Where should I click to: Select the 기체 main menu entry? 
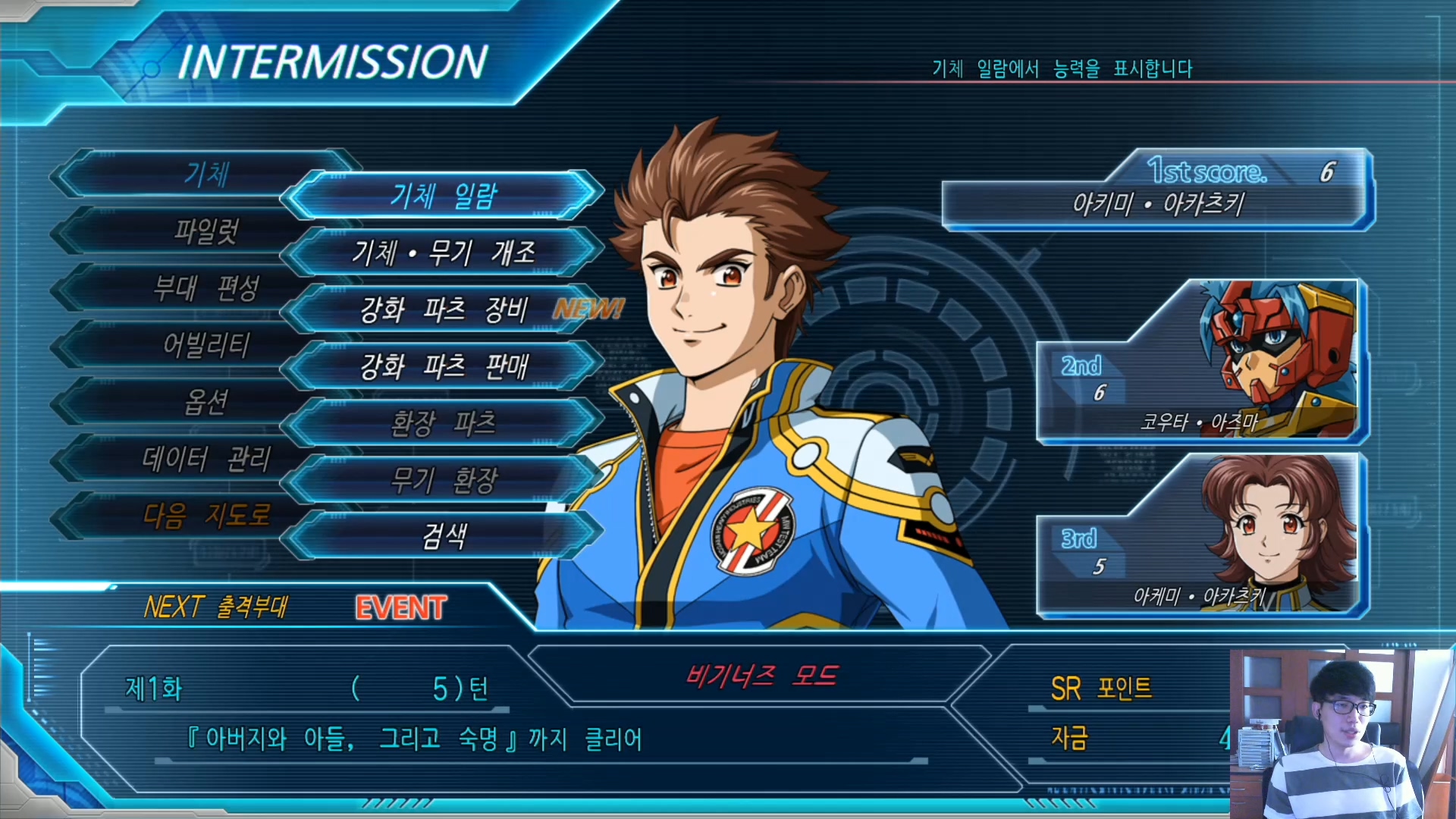point(206,174)
